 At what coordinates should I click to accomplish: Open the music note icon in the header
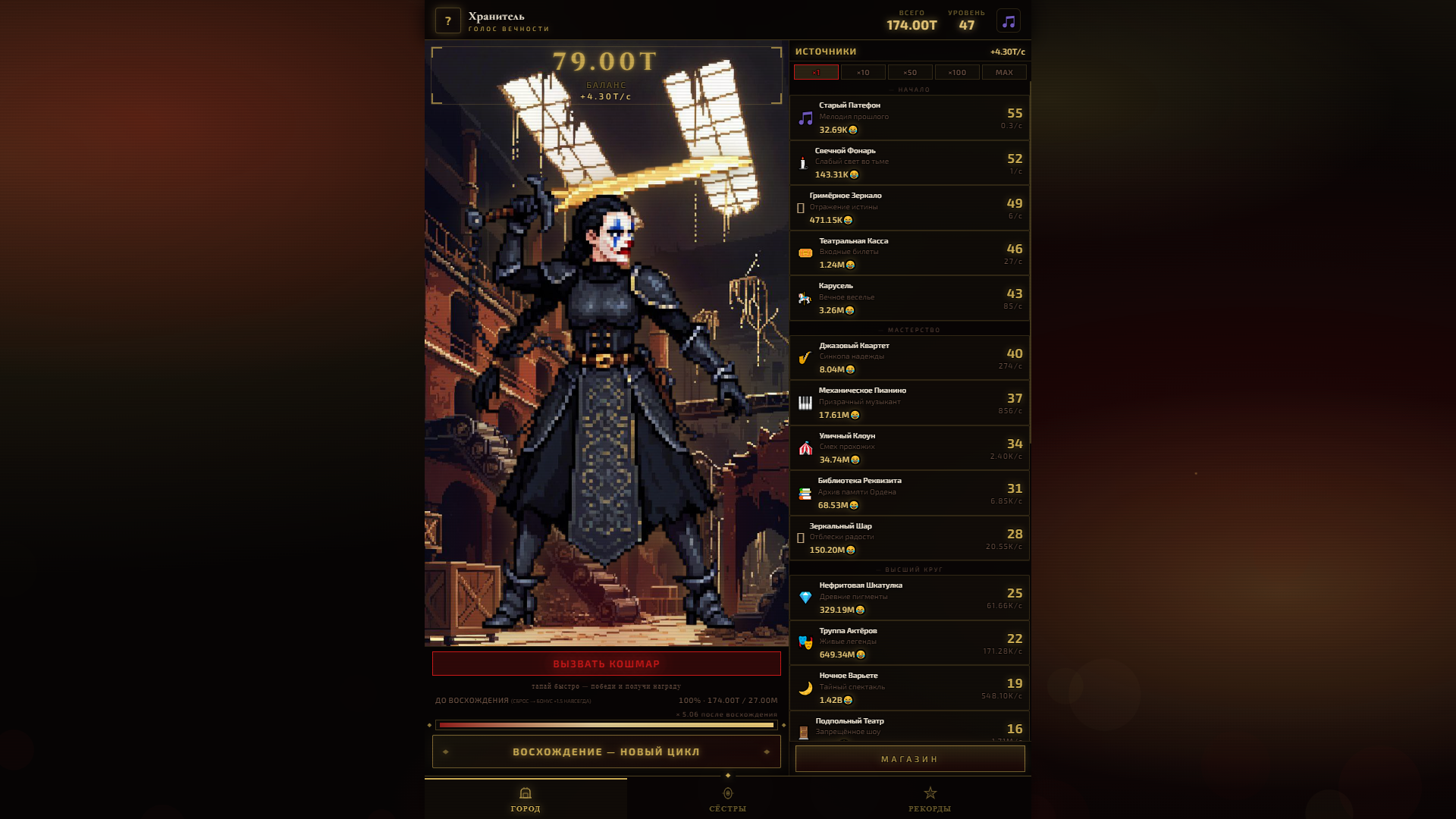point(1009,21)
